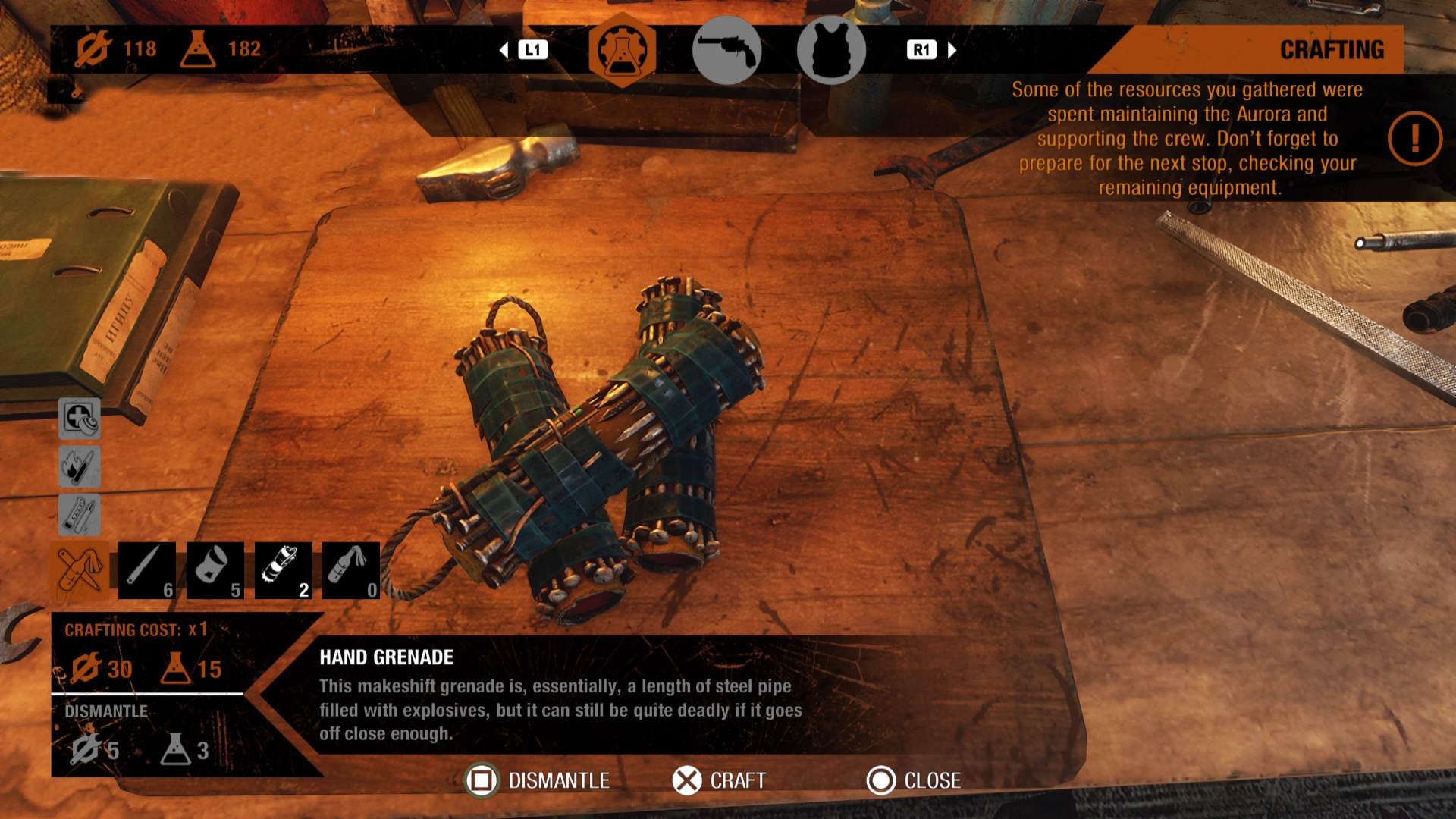1456x819 pixels.
Task: Go to the previous tab with left arrow
Action: [x=504, y=50]
